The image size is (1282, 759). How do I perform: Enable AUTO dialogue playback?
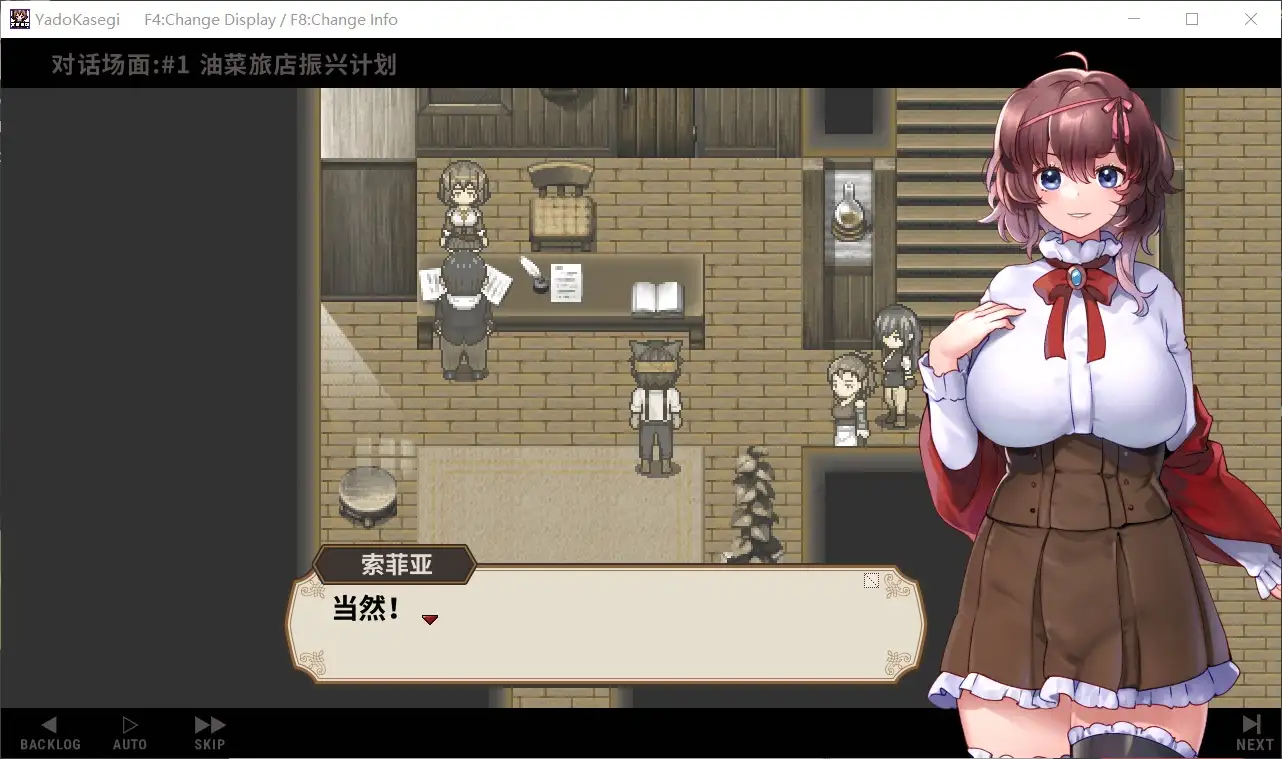tap(130, 732)
